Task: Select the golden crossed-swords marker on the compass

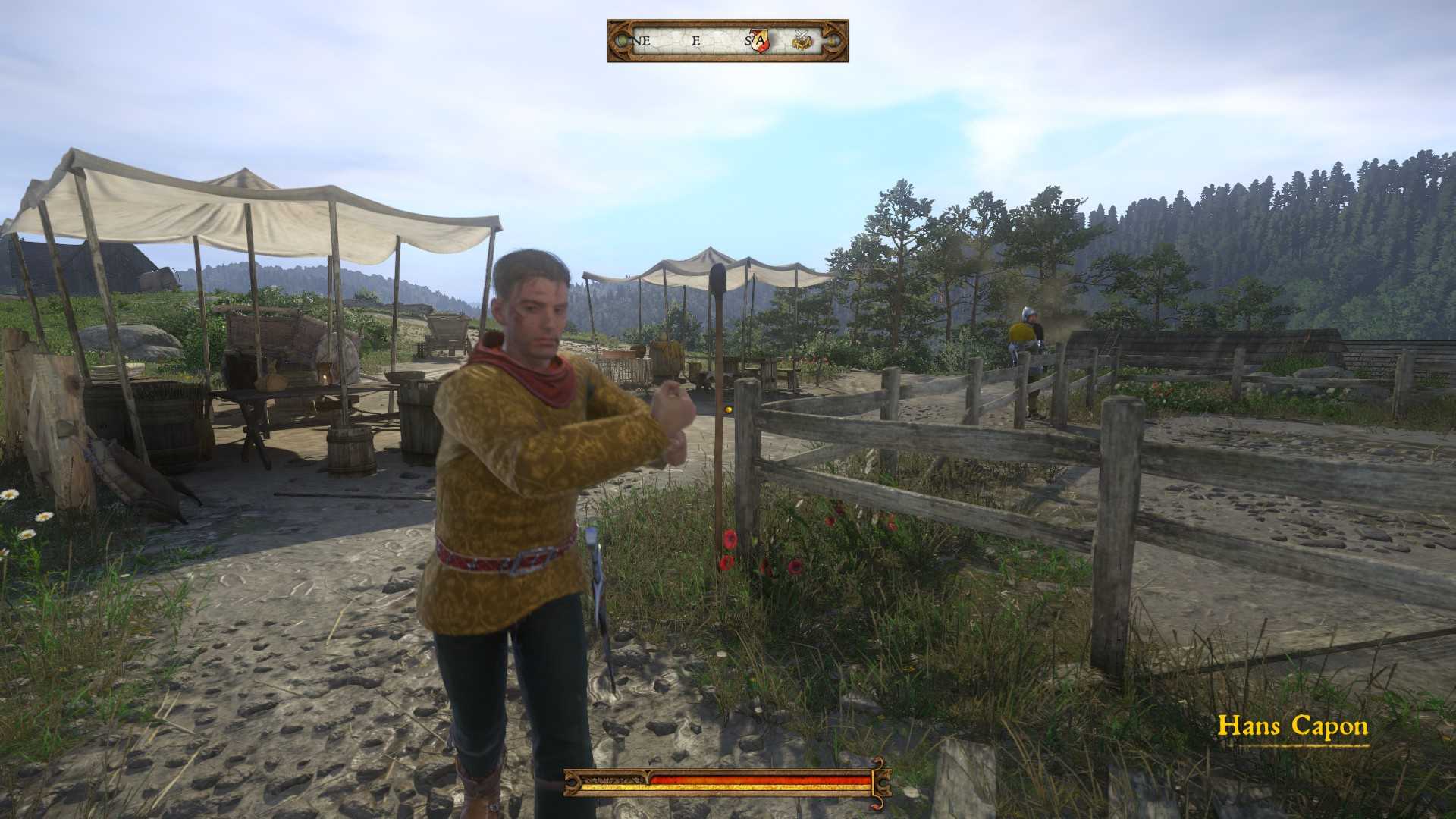Action: click(802, 41)
